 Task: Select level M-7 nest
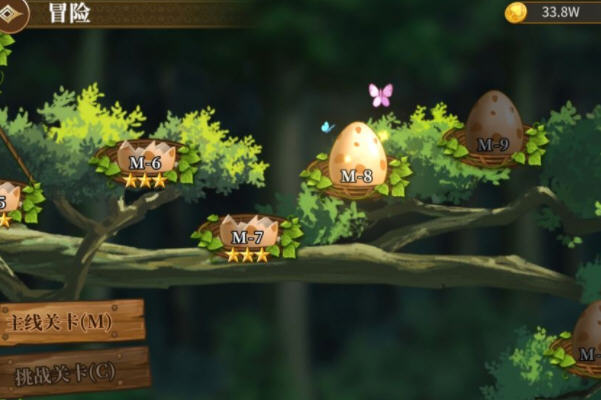point(247,237)
